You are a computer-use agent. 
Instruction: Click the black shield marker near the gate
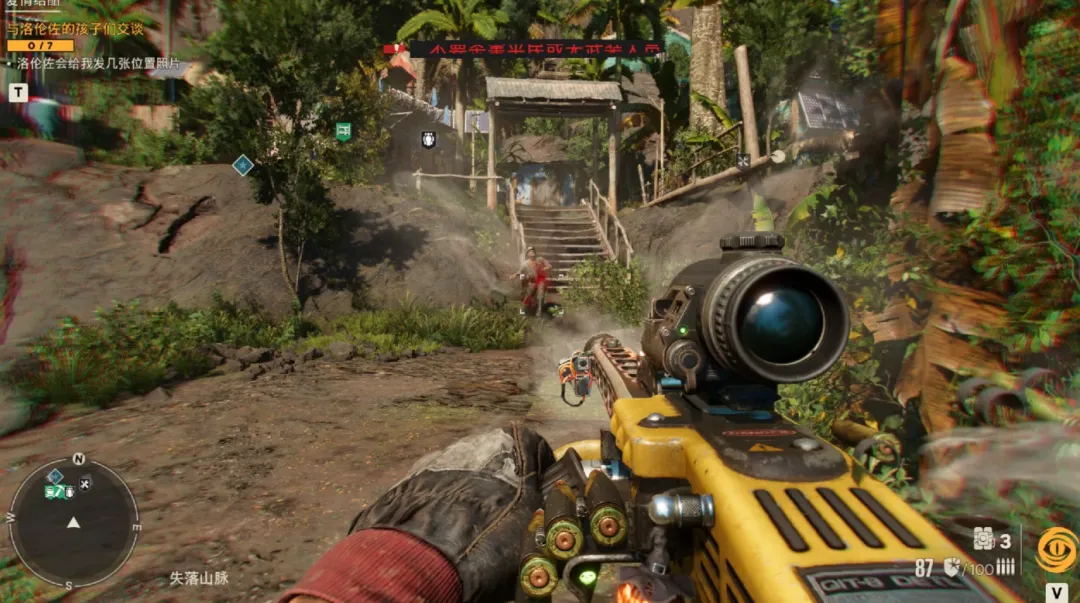point(428,139)
